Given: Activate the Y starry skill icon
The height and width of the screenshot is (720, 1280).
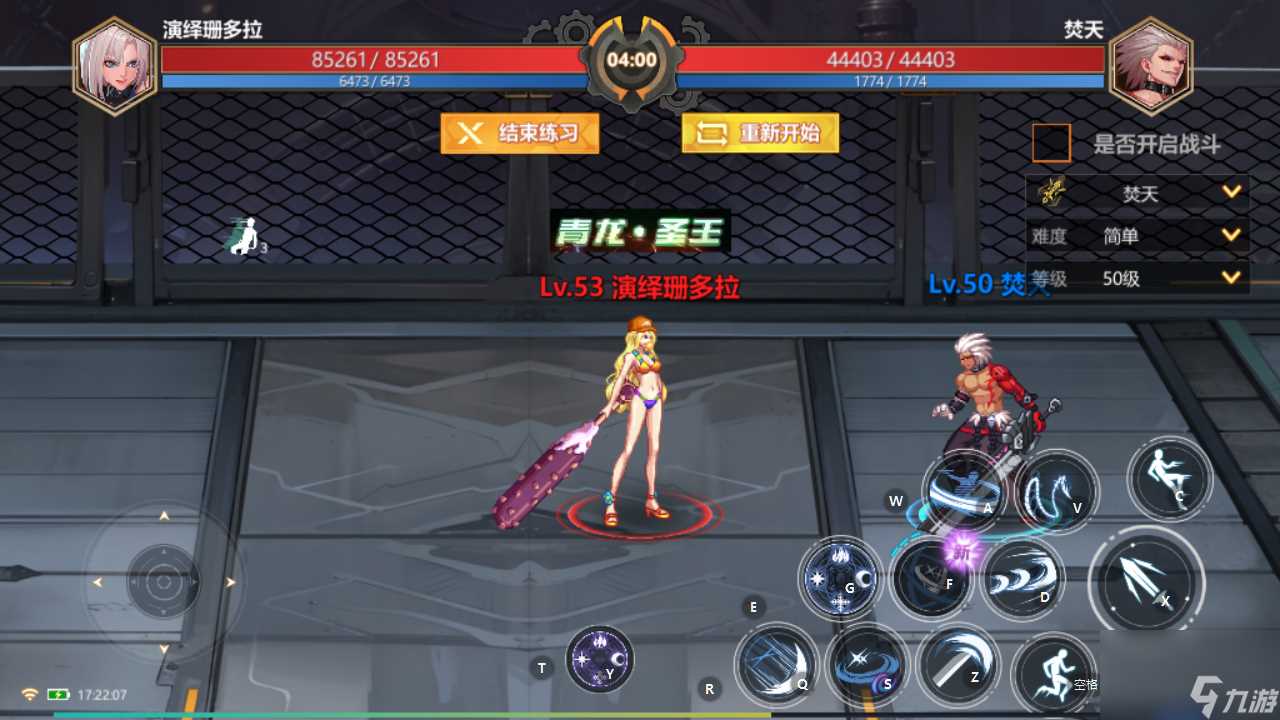Looking at the screenshot, I should coord(598,656).
